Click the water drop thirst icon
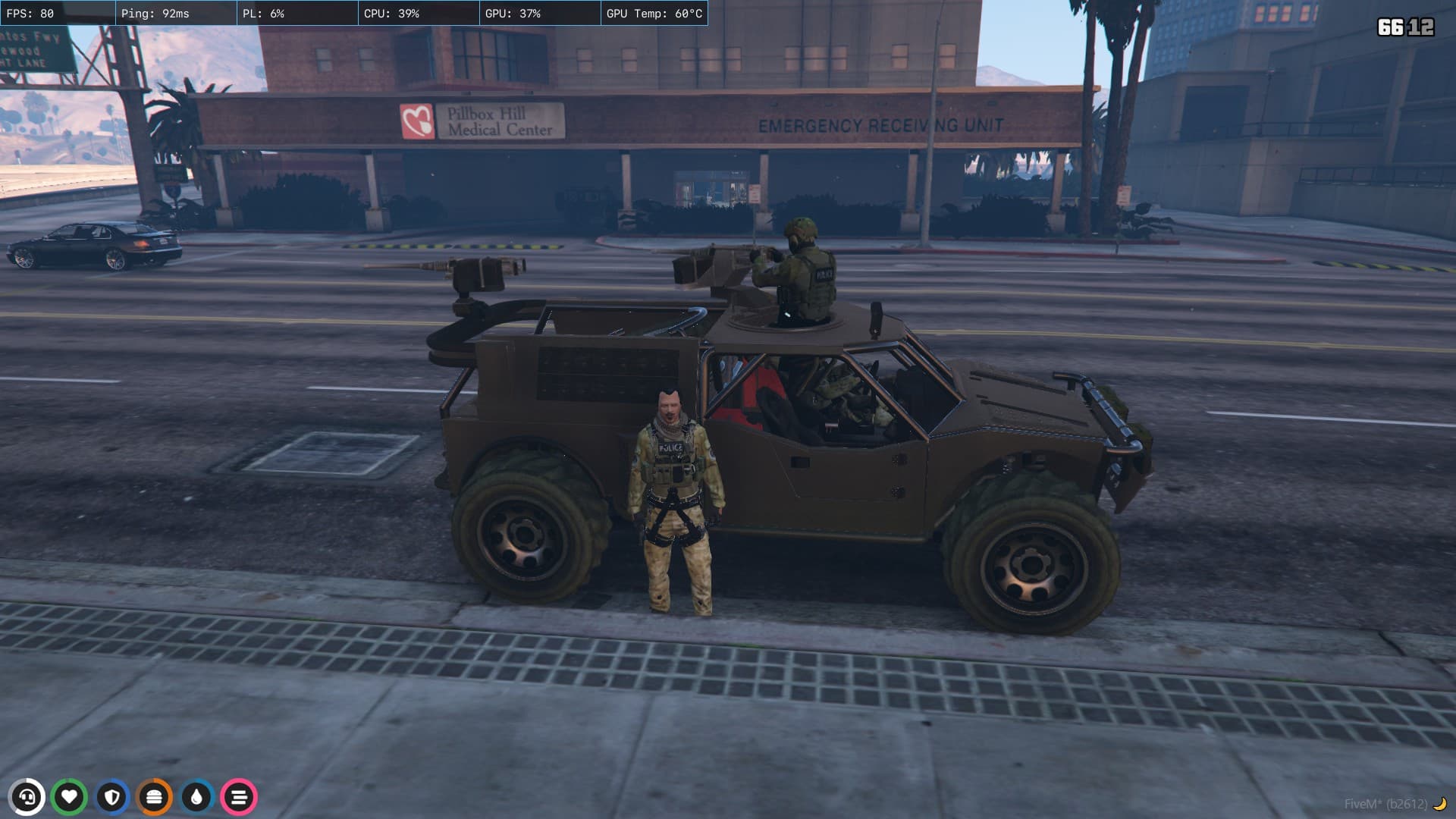The image size is (1456, 819). [197, 797]
